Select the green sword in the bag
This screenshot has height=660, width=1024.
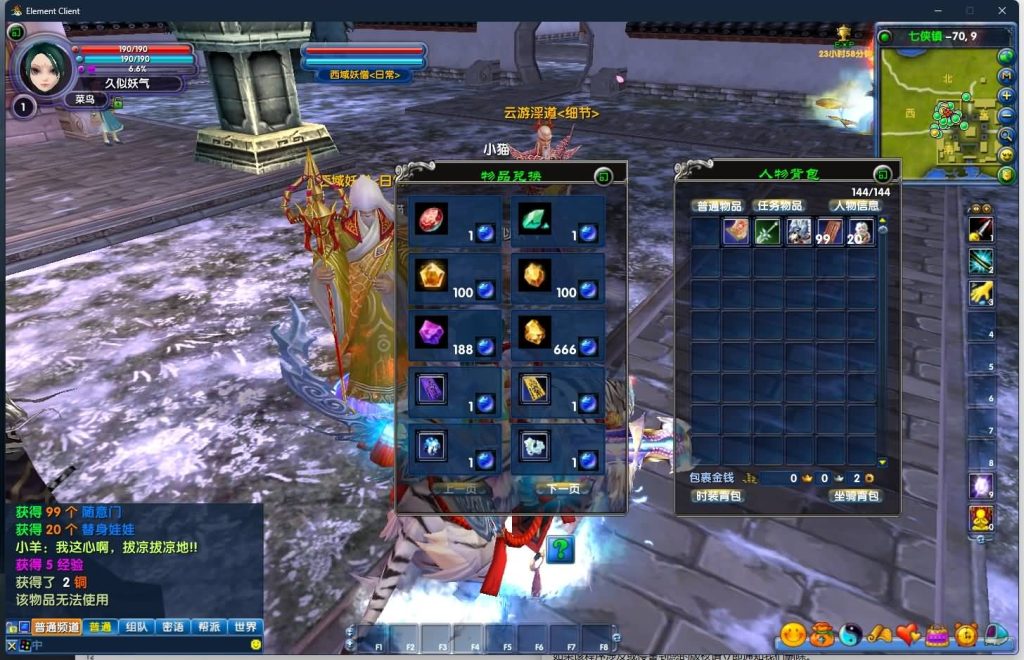click(767, 232)
